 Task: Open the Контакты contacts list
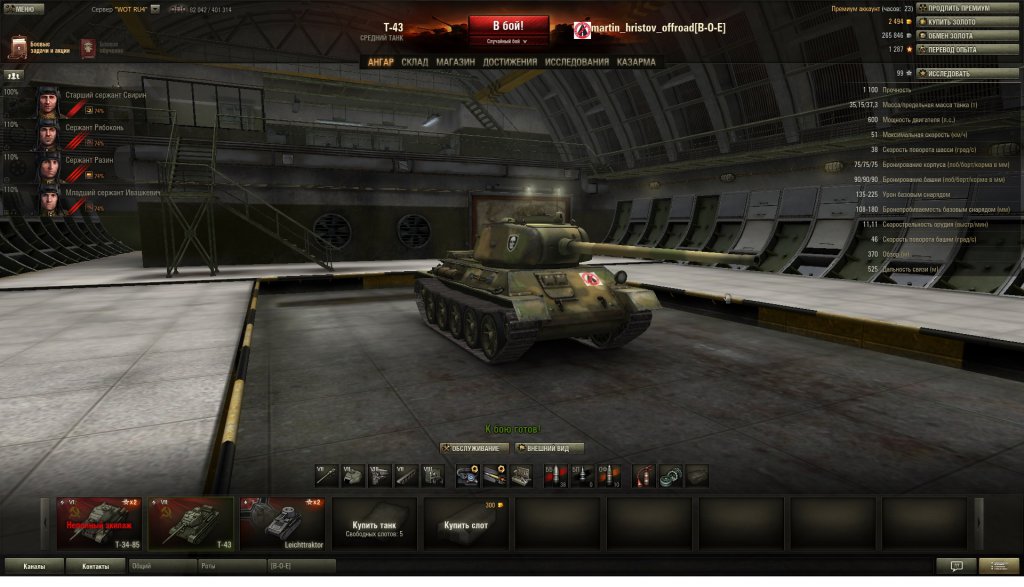(96, 566)
